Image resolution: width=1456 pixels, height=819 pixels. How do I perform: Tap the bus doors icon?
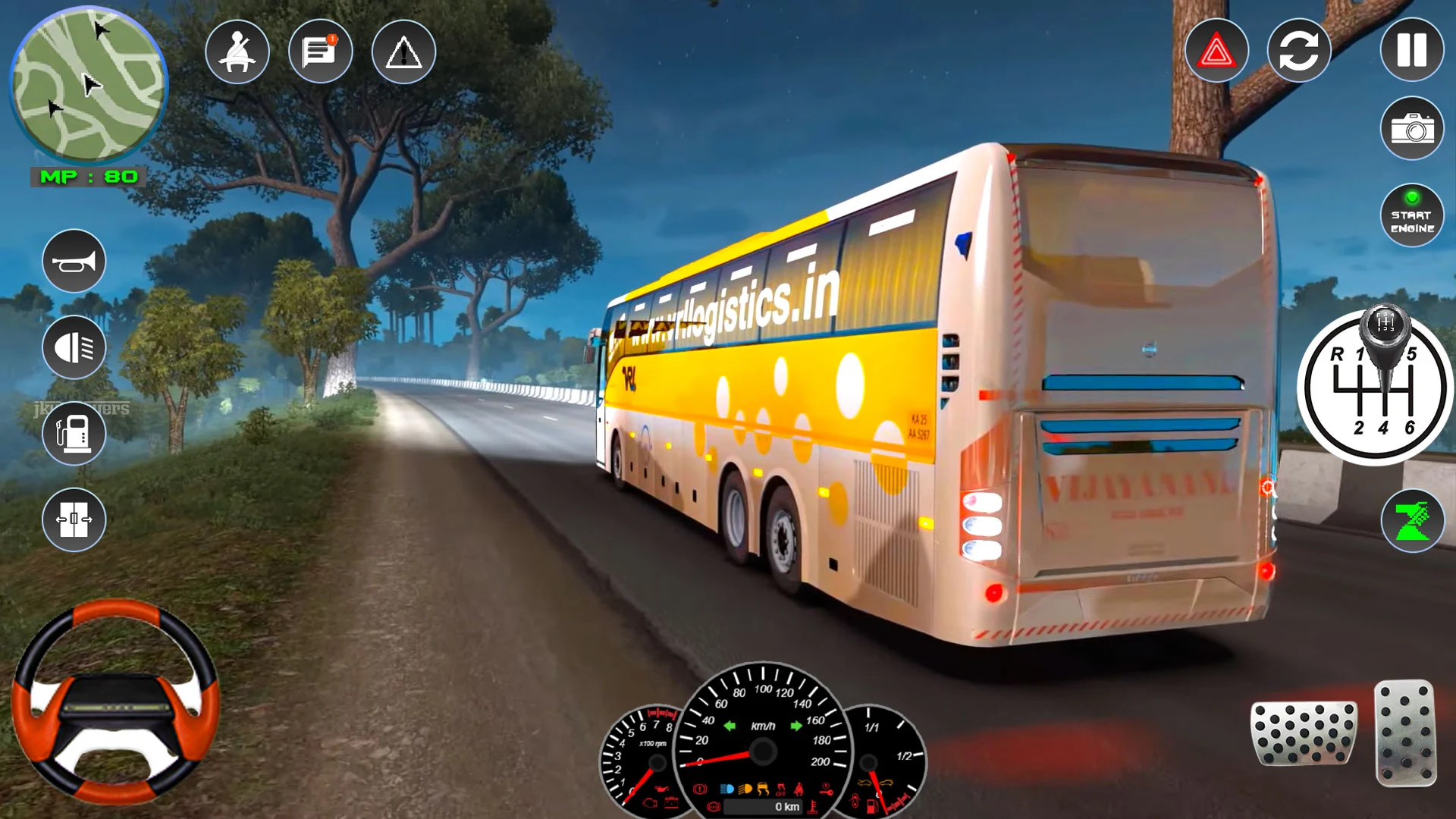(x=74, y=519)
